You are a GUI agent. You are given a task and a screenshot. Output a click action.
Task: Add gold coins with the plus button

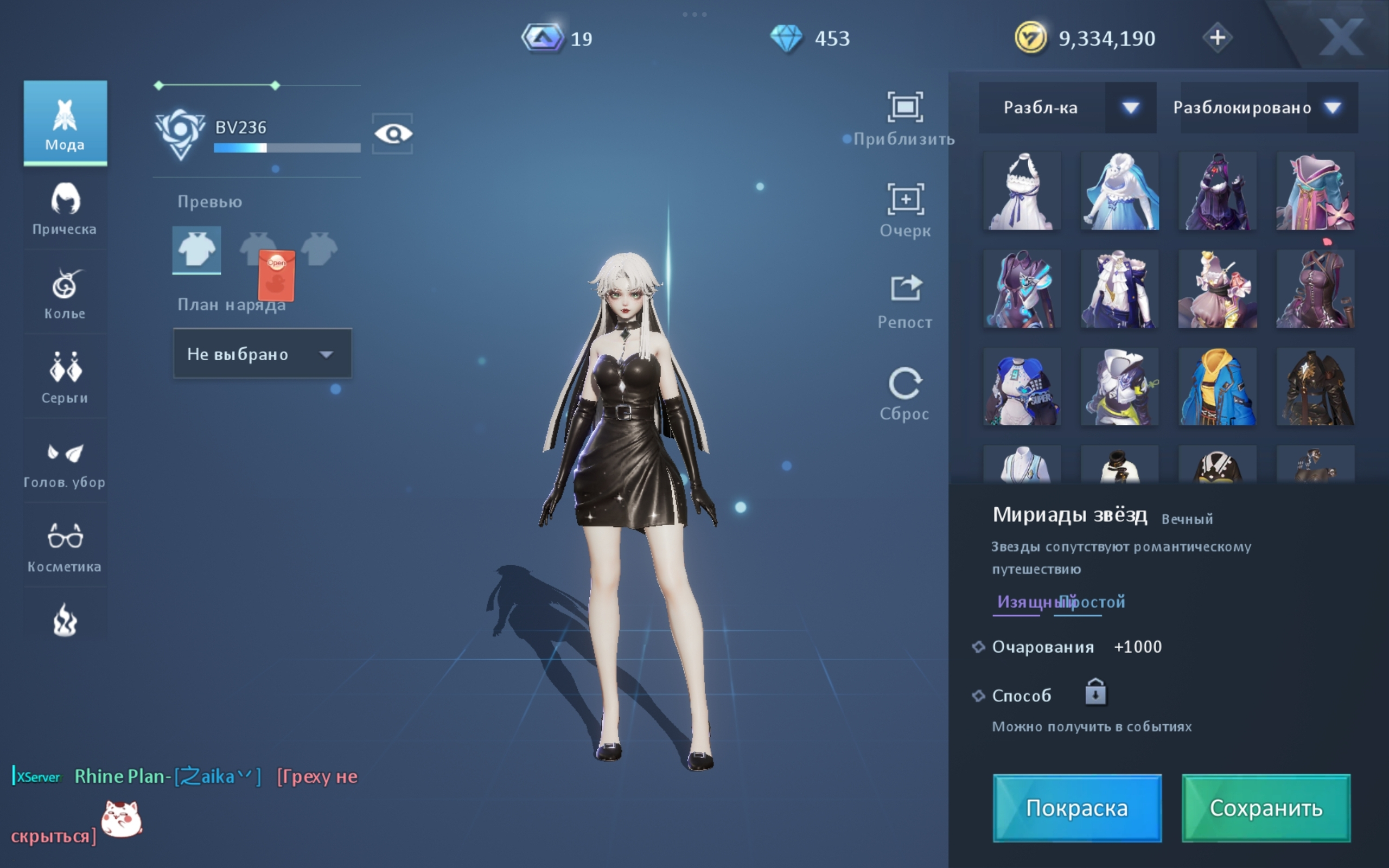1217,38
